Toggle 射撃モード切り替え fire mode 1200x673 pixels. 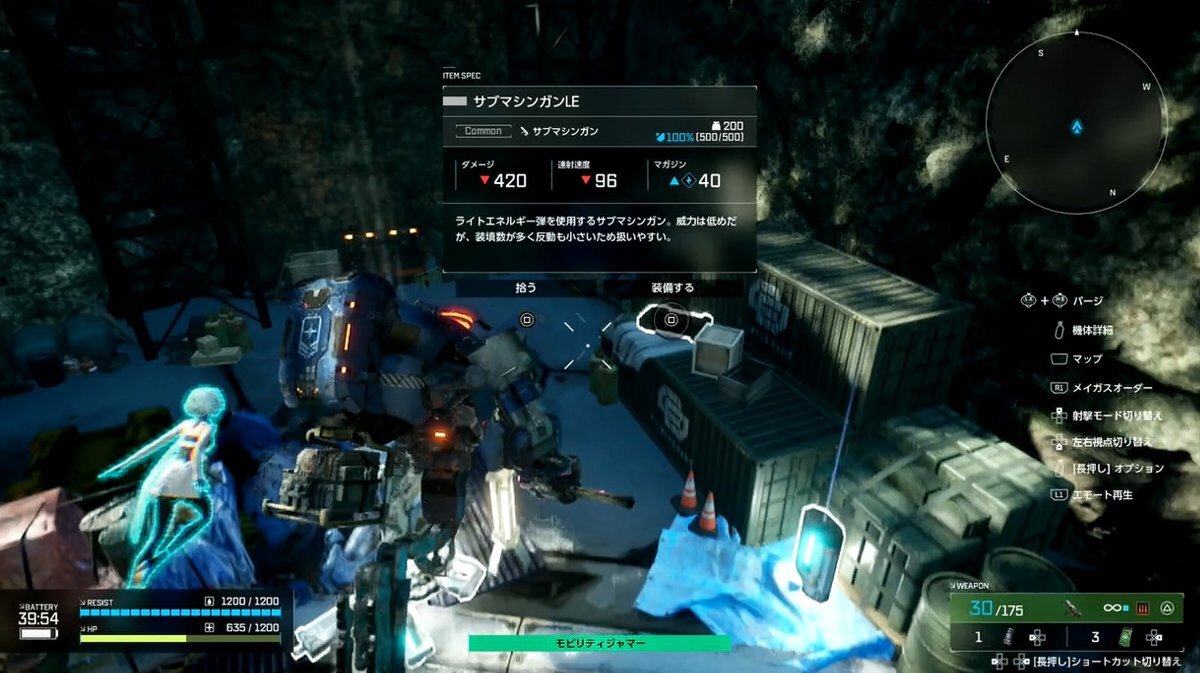coord(1119,414)
